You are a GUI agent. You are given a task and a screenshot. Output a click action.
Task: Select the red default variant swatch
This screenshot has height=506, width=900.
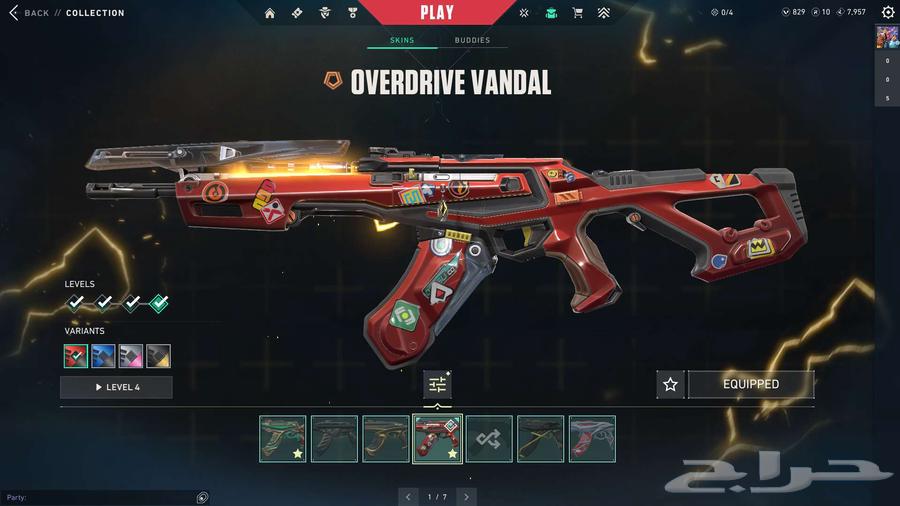pos(76,356)
